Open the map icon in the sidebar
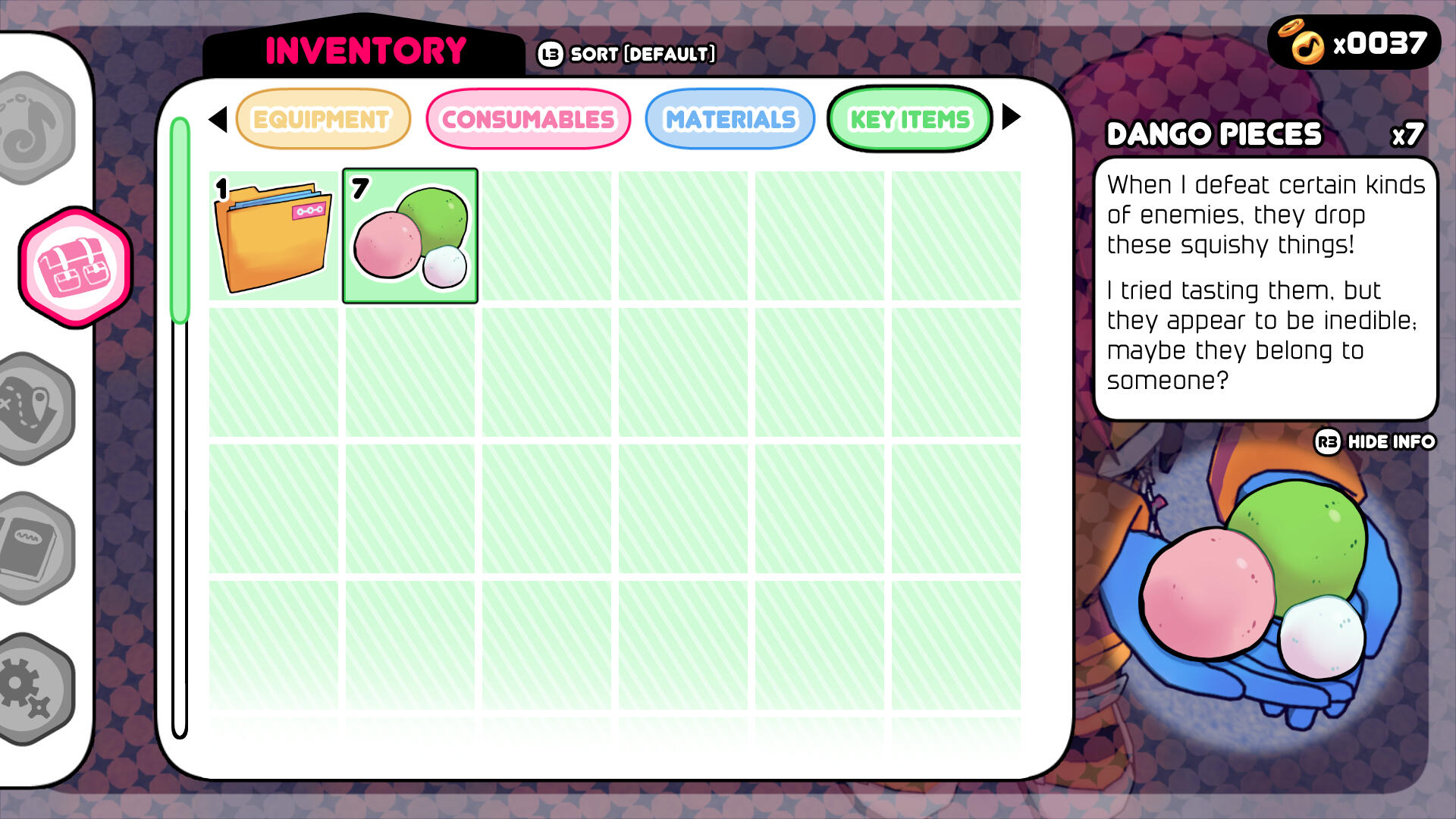1456x819 pixels. (x=29, y=409)
